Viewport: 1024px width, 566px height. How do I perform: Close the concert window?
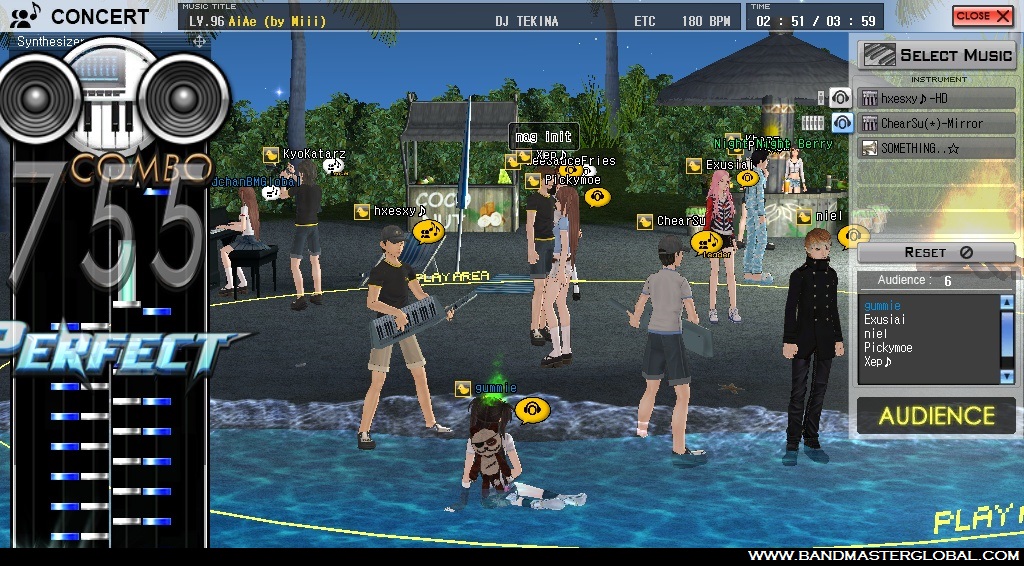point(982,16)
